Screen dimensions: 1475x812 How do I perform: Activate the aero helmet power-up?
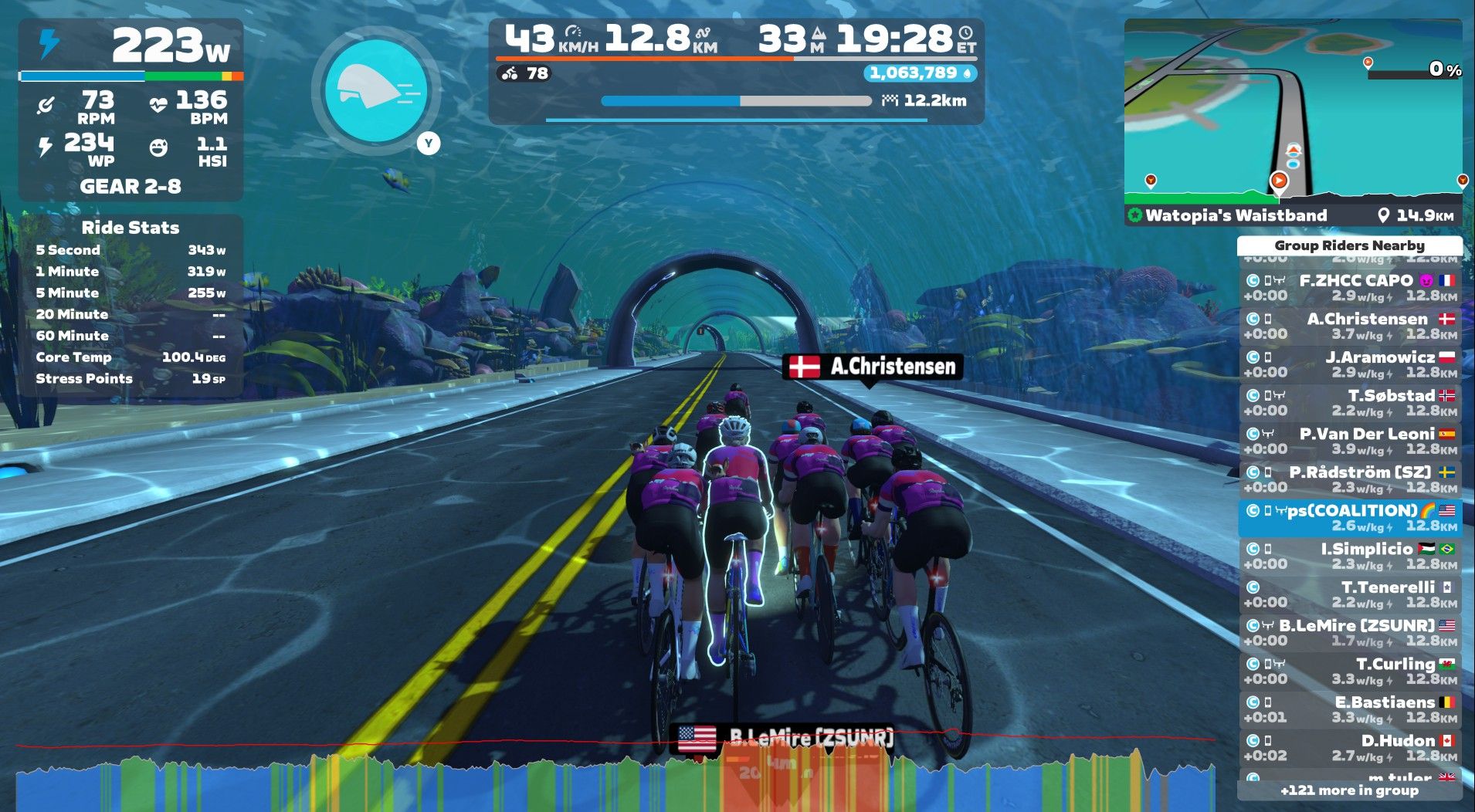coord(376,90)
